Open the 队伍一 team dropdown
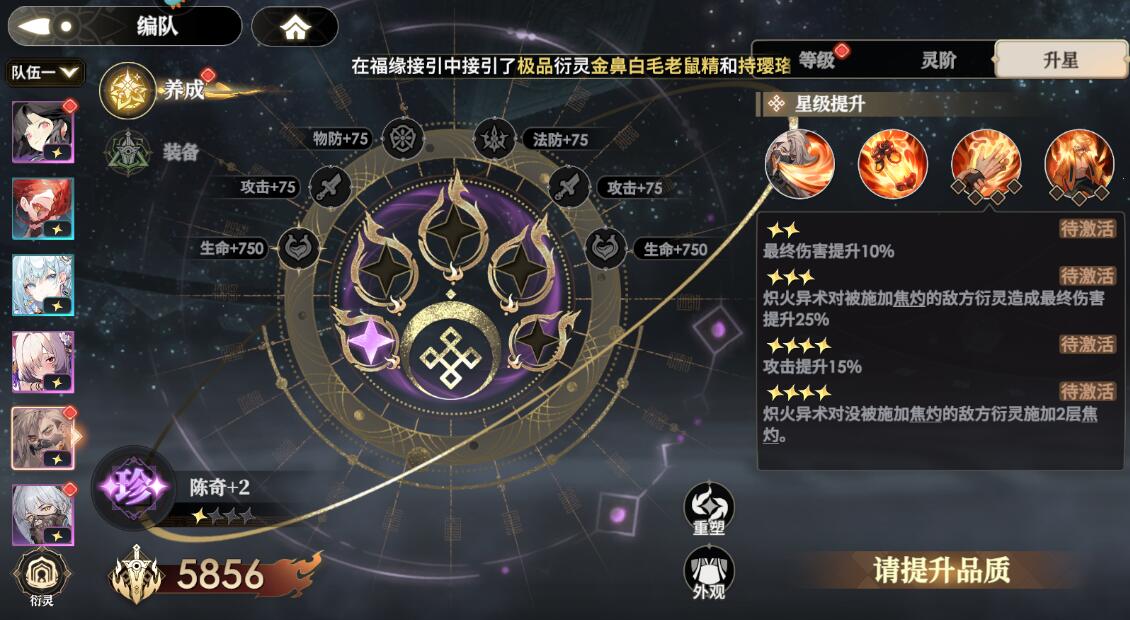Viewport: 1130px width, 620px height. 45,72
